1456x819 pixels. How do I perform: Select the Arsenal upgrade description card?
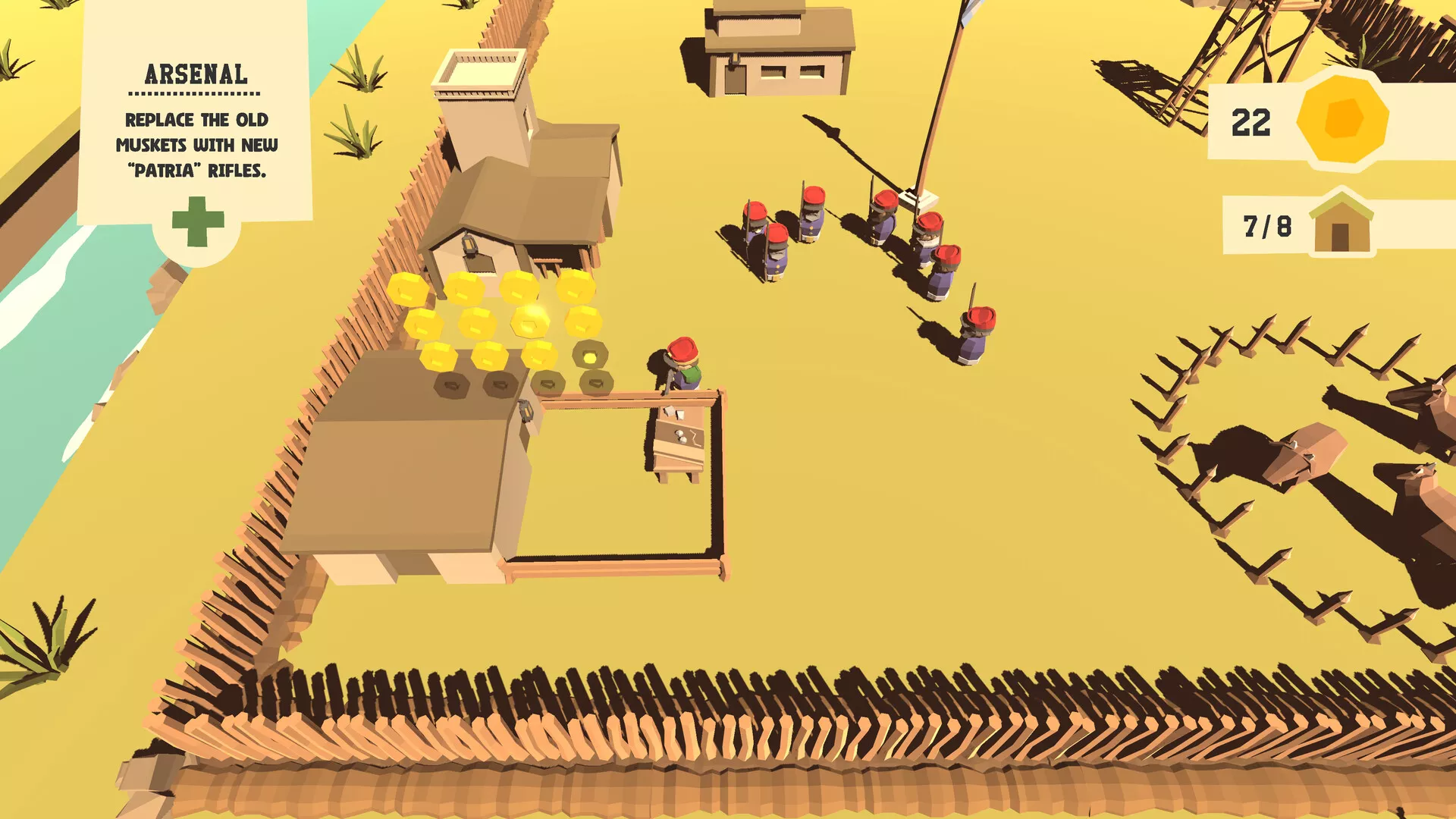click(196, 121)
